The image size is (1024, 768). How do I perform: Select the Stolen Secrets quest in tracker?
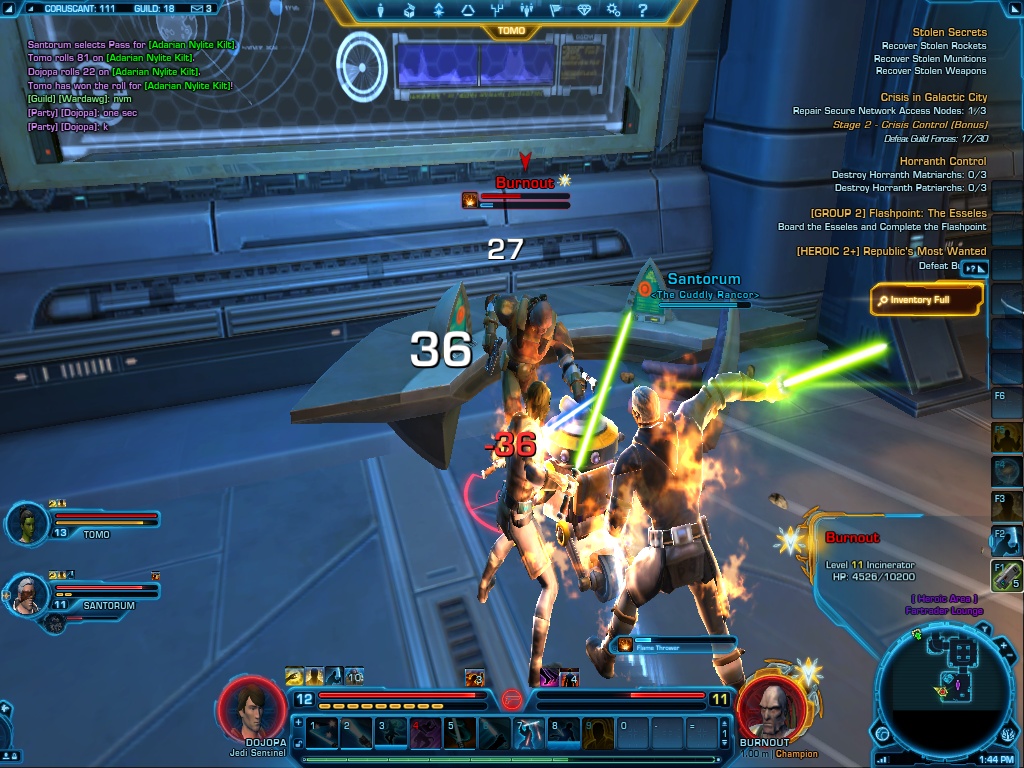coord(949,32)
